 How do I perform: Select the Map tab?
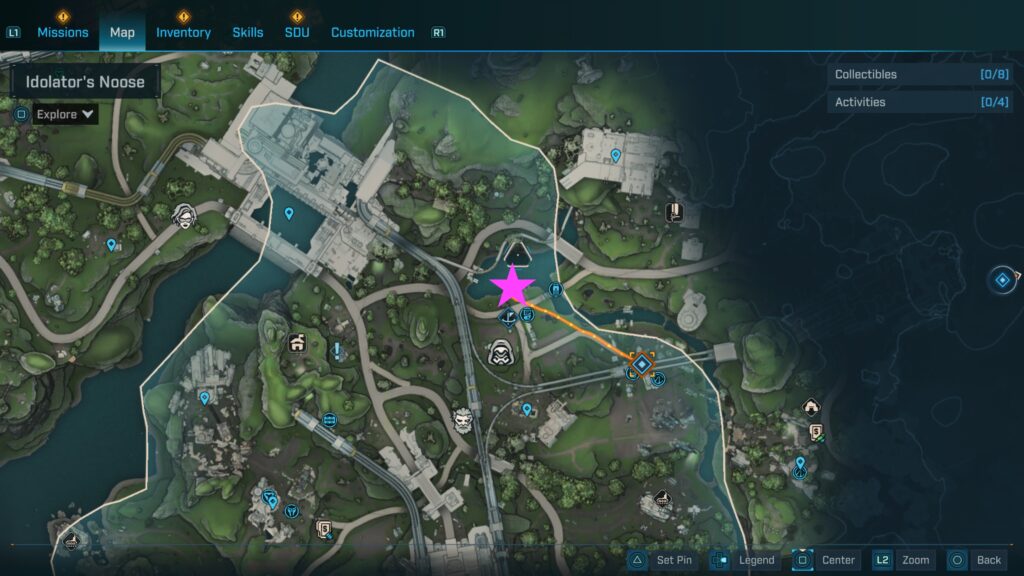[122, 32]
